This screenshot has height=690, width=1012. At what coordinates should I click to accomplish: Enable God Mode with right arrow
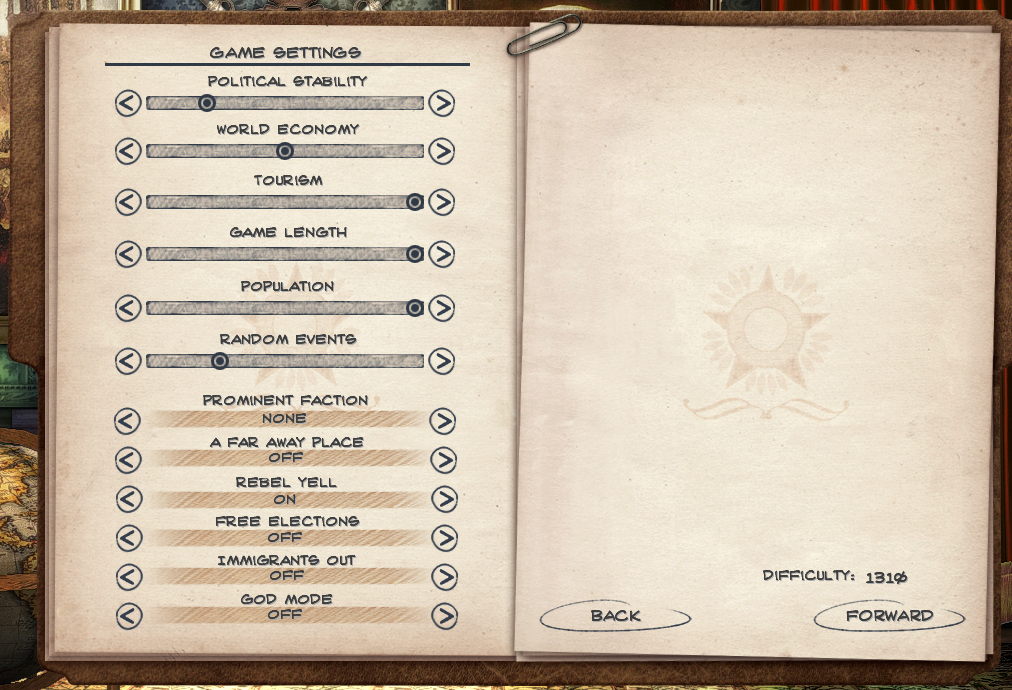(443, 616)
